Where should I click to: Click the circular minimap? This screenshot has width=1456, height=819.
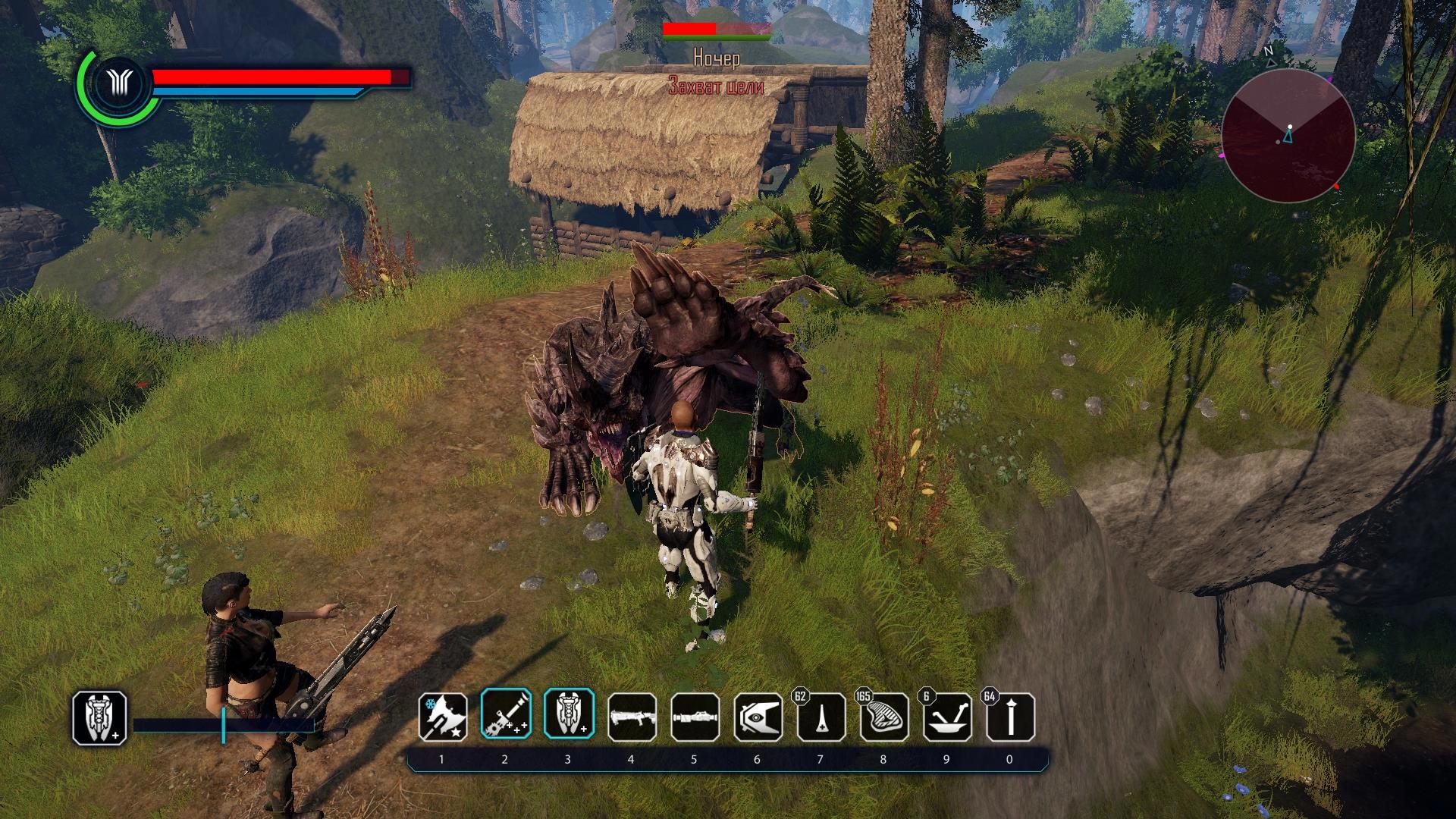[1288, 135]
